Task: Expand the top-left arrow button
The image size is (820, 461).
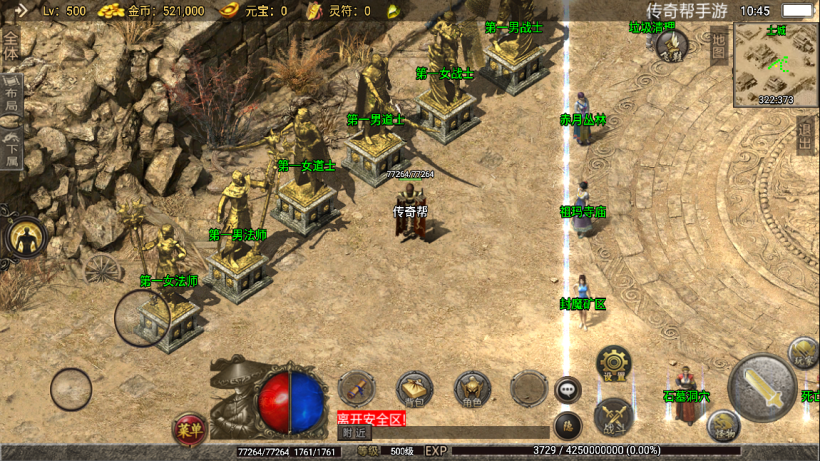Action: click(x=20, y=11)
